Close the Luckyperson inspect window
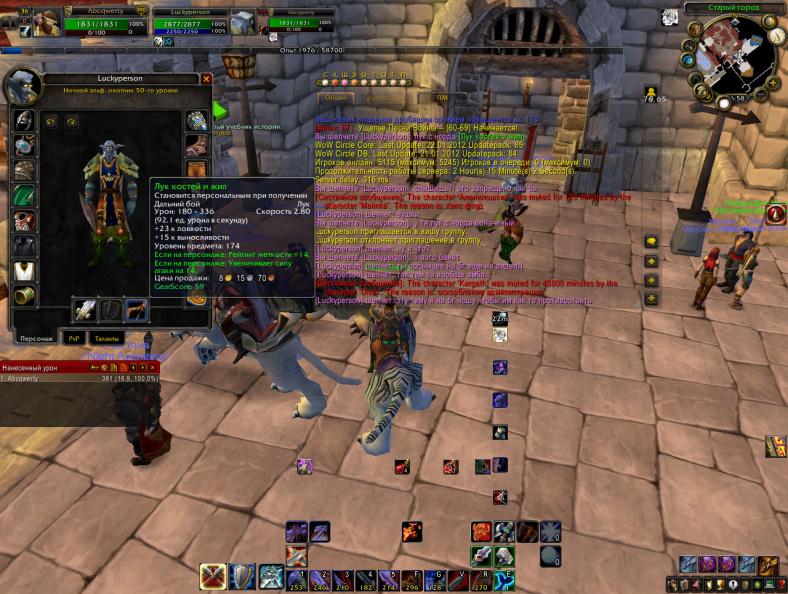The height and width of the screenshot is (594, 788). tap(206, 79)
